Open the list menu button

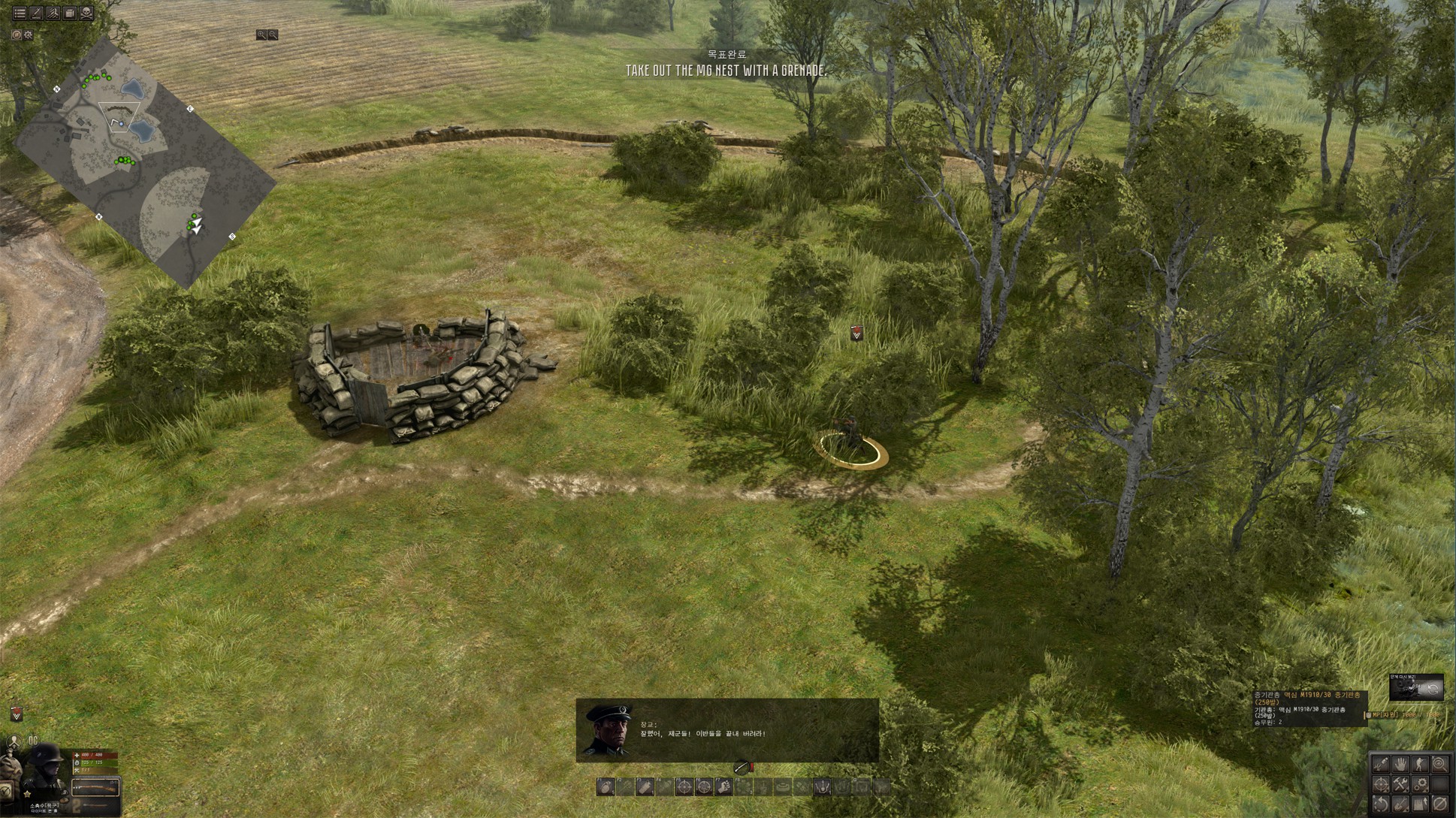[20, 13]
